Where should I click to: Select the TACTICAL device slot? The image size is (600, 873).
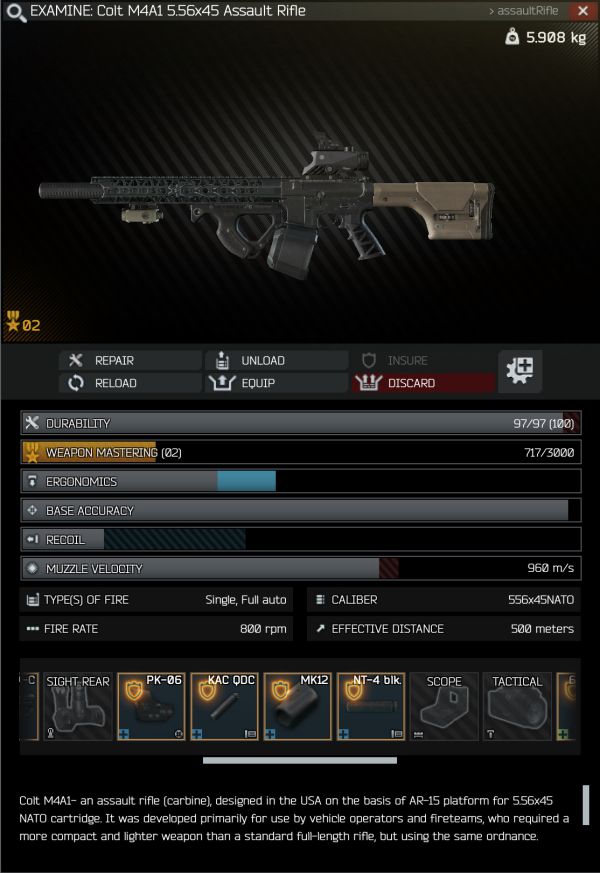[x=517, y=706]
